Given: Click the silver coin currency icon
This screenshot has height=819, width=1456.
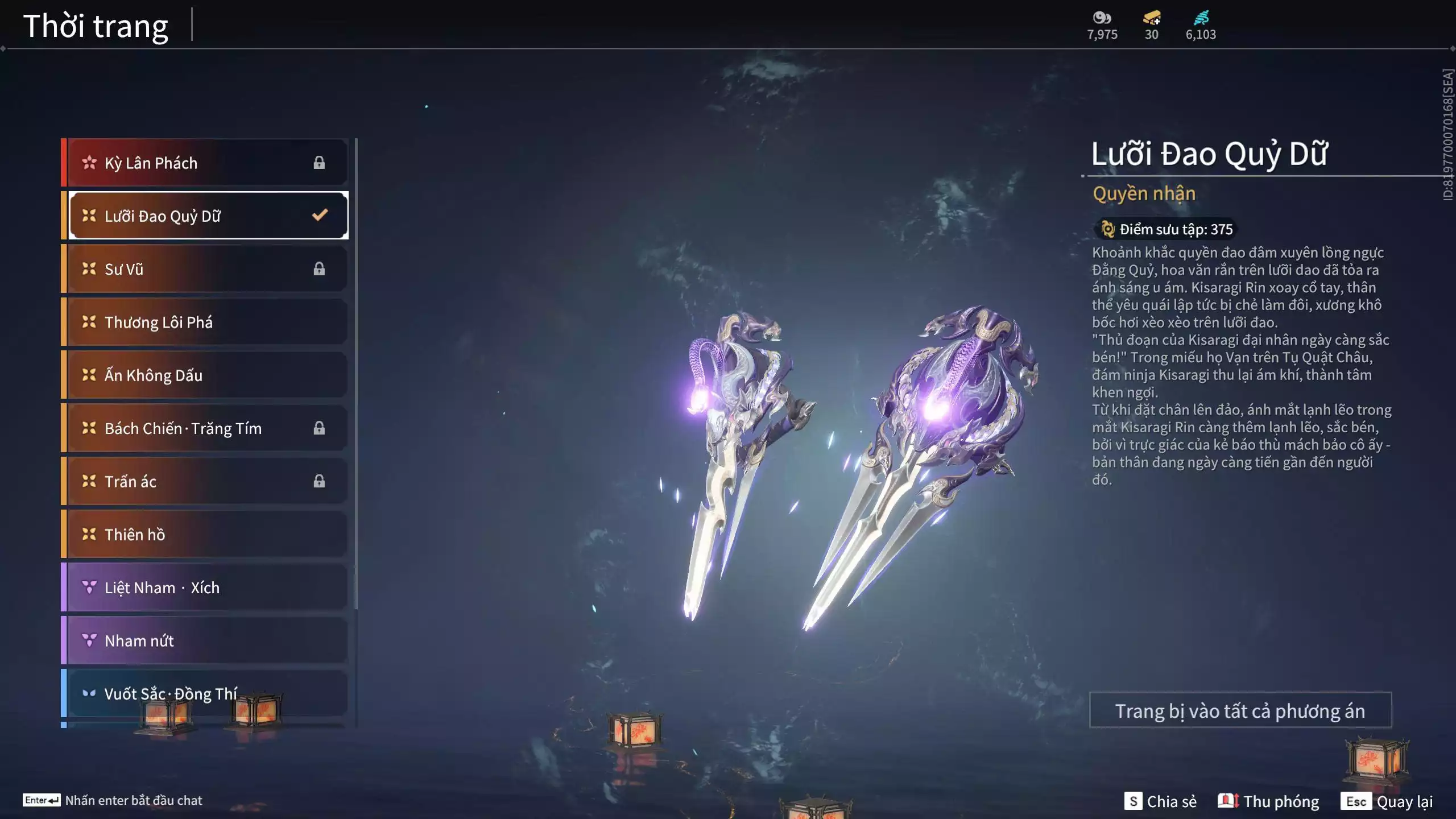Looking at the screenshot, I should point(1102,18).
